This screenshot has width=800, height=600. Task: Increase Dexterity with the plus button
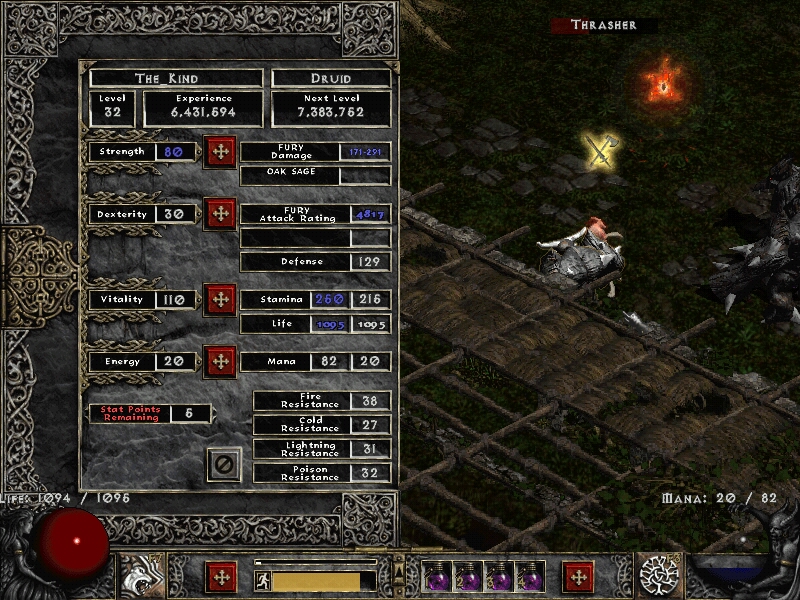[220, 214]
